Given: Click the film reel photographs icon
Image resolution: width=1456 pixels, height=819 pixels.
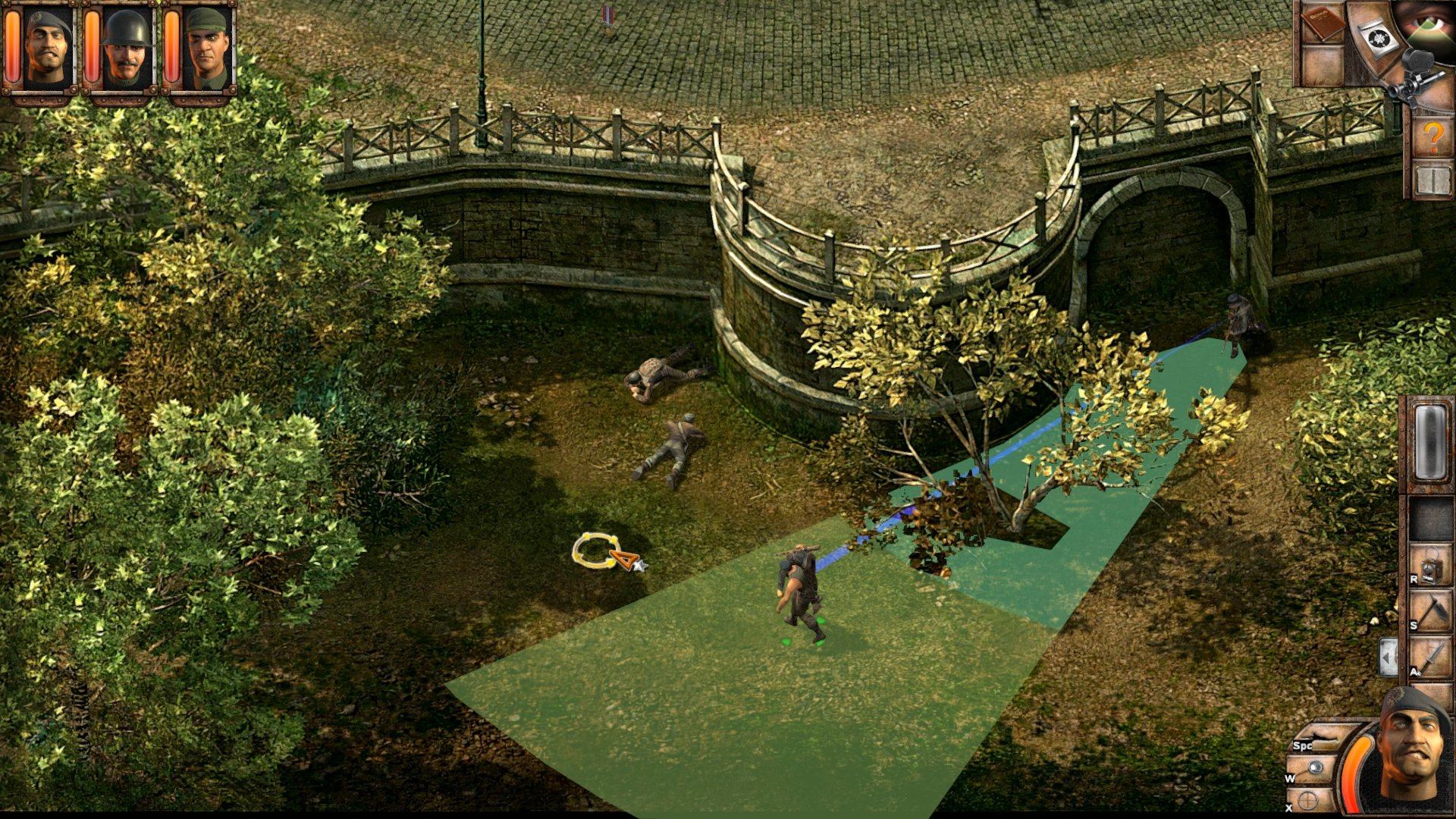Looking at the screenshot, I should coord(1380,36).
